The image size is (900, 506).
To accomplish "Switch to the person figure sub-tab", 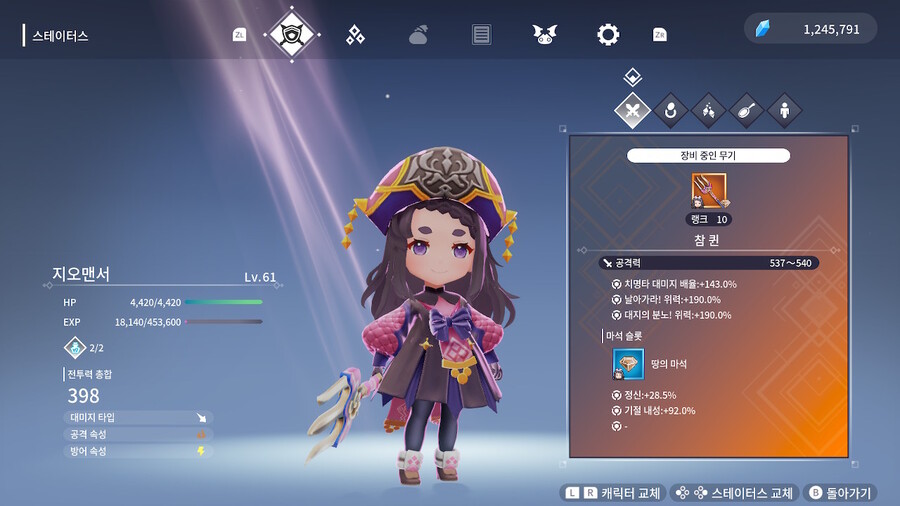I will [x=784, y=110].
